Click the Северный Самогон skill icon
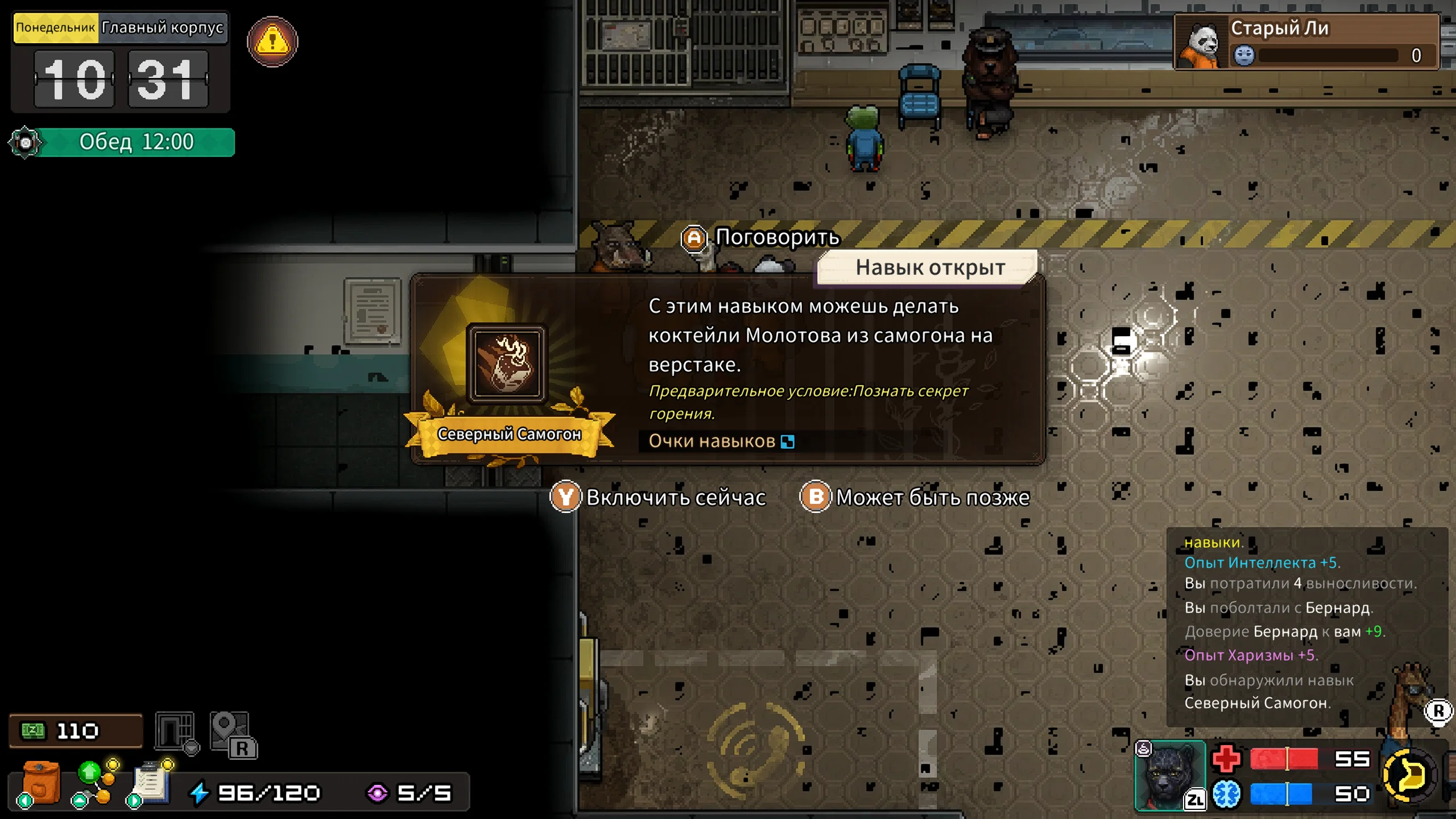 coord(506,364)
